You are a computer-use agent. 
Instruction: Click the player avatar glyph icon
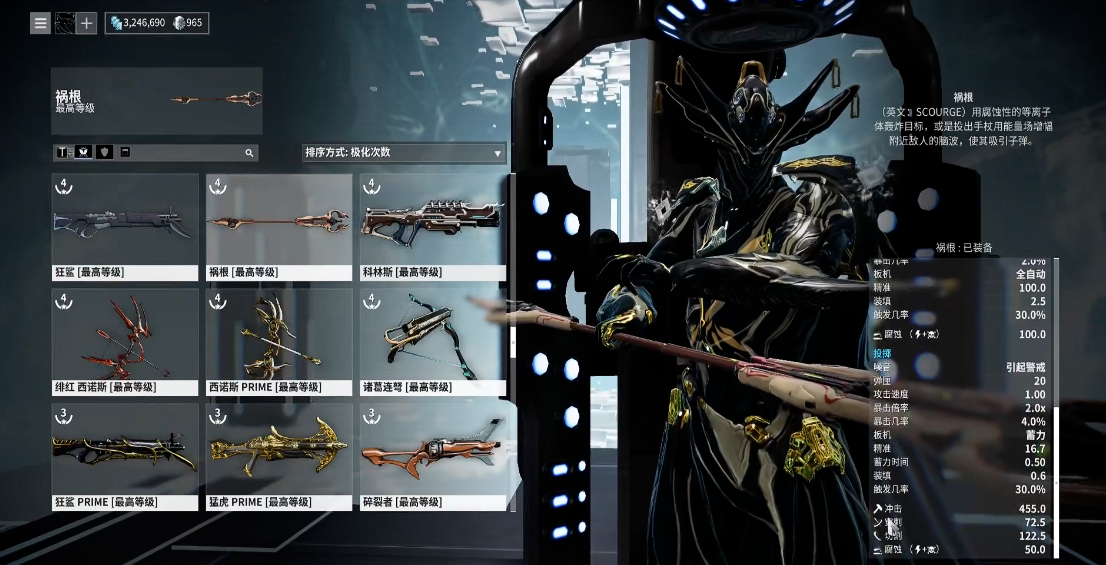pyautogui.click(x=64, y=22)
